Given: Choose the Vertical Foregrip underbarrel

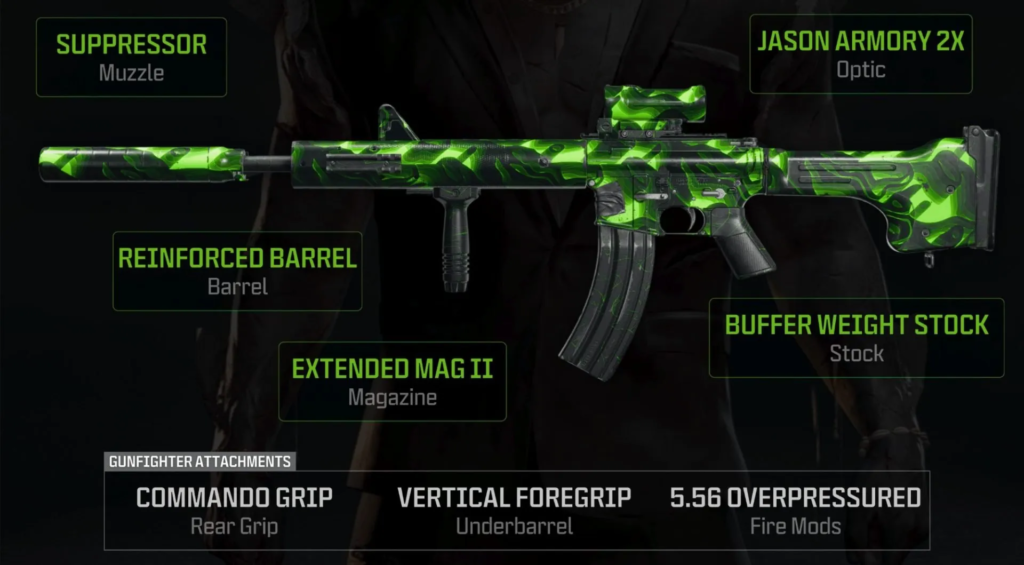Looking at the screenshot, I should click(514, 509).
